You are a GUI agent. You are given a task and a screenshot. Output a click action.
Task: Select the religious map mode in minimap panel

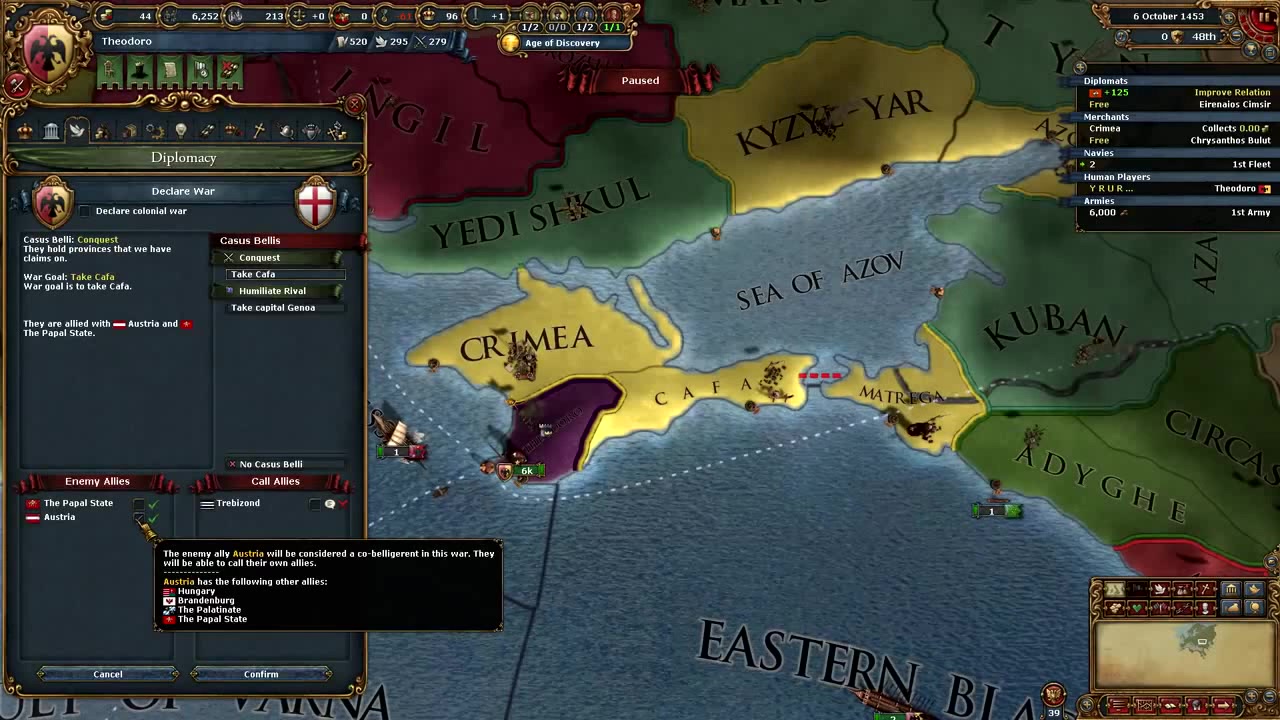coord(1204,589)
